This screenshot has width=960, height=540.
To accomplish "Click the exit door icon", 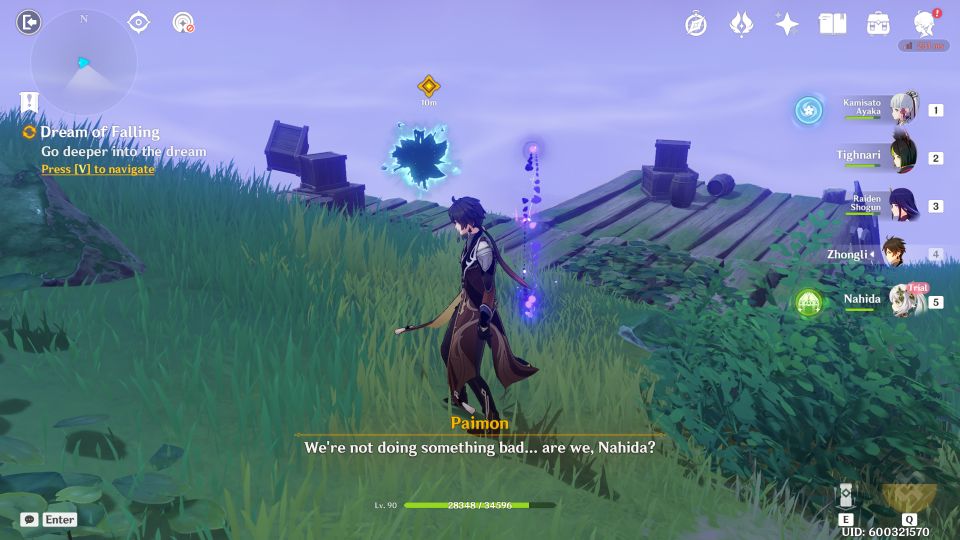I will pos(29,22).
